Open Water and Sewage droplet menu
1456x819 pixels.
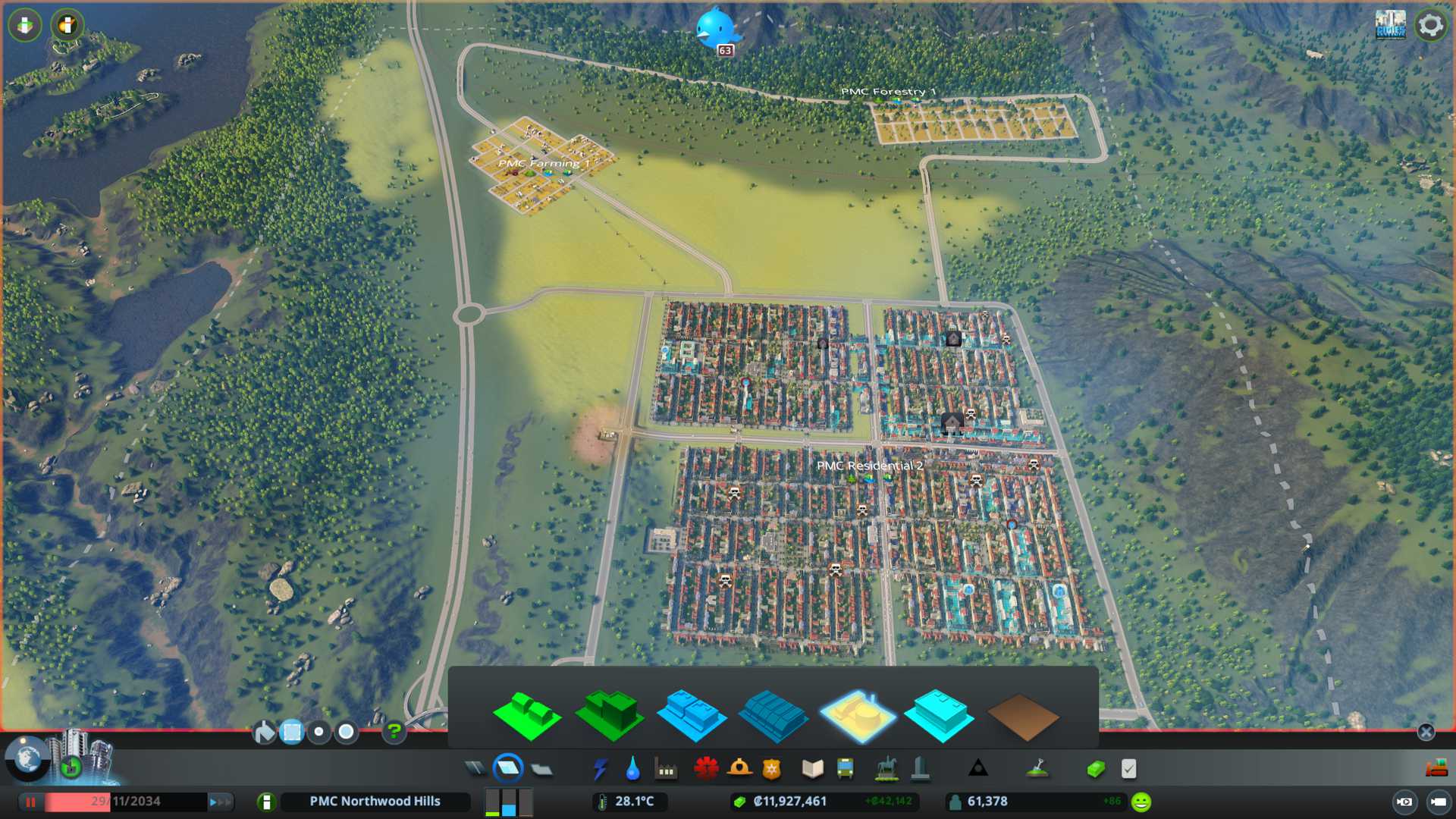pos(632,769)
